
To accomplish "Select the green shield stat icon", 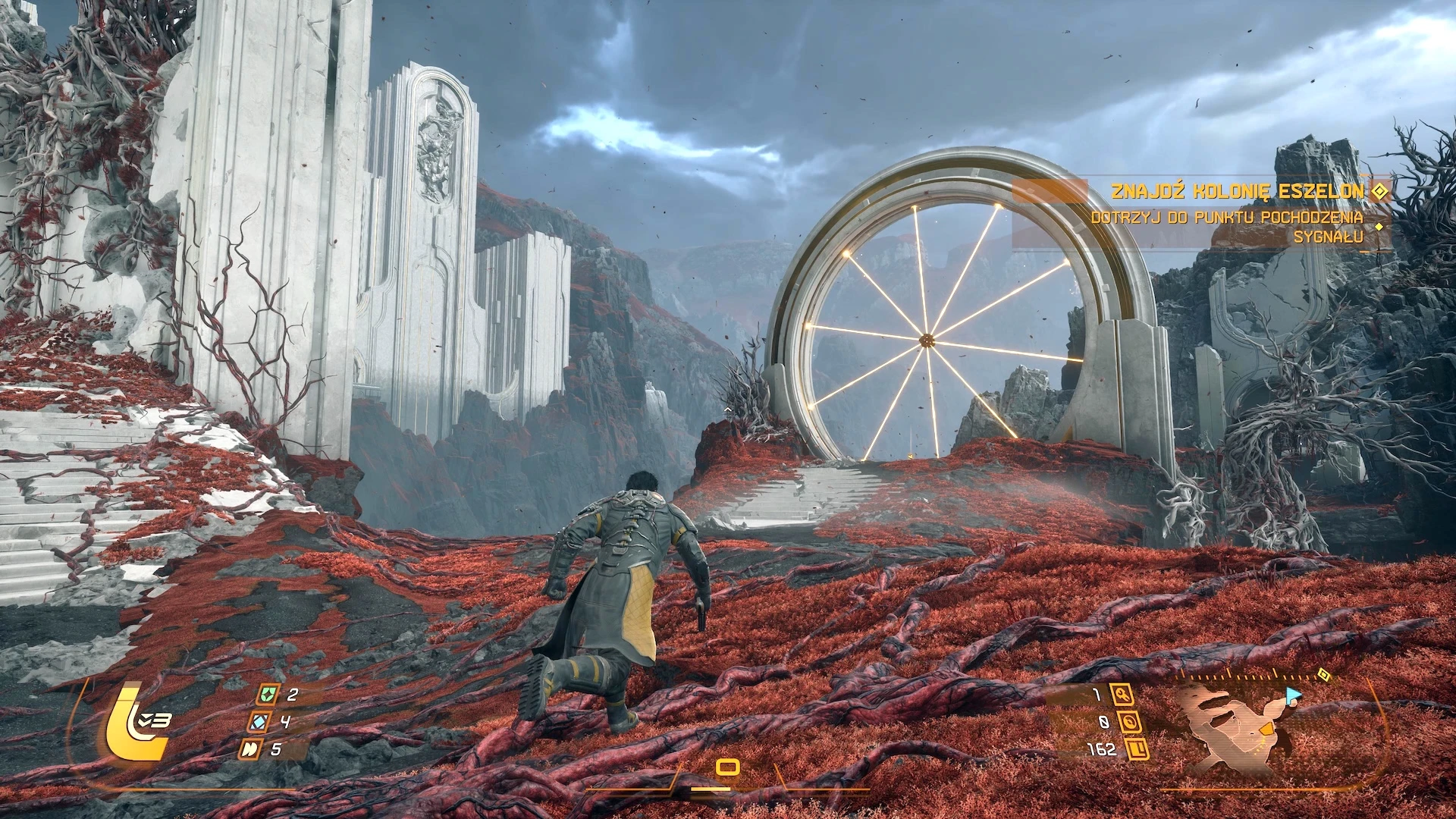I will [266, 694].
